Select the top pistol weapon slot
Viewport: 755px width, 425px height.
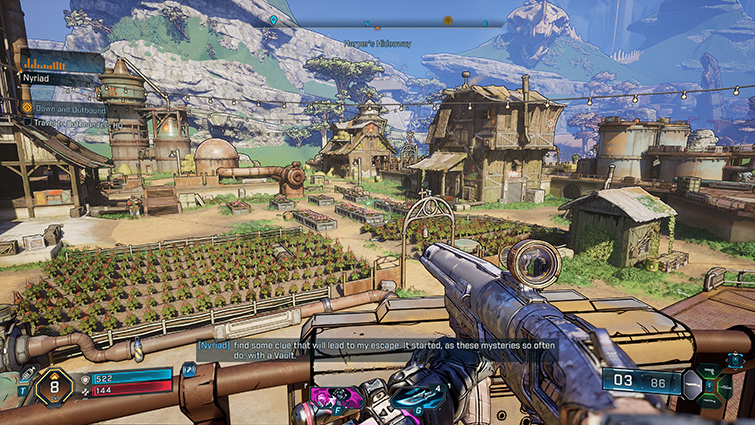click(711, 368)
